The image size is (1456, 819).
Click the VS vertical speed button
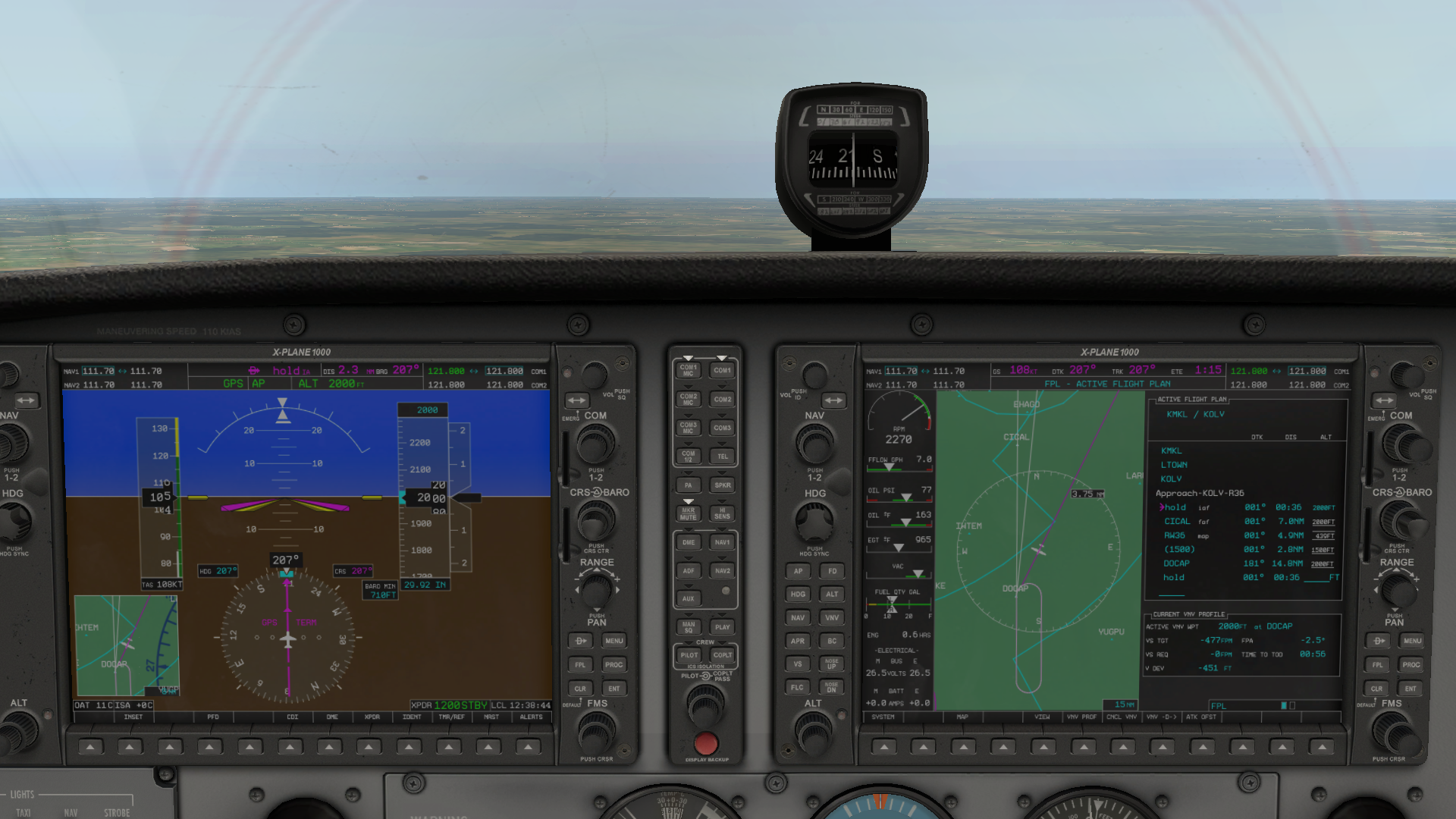click(798, 664)
